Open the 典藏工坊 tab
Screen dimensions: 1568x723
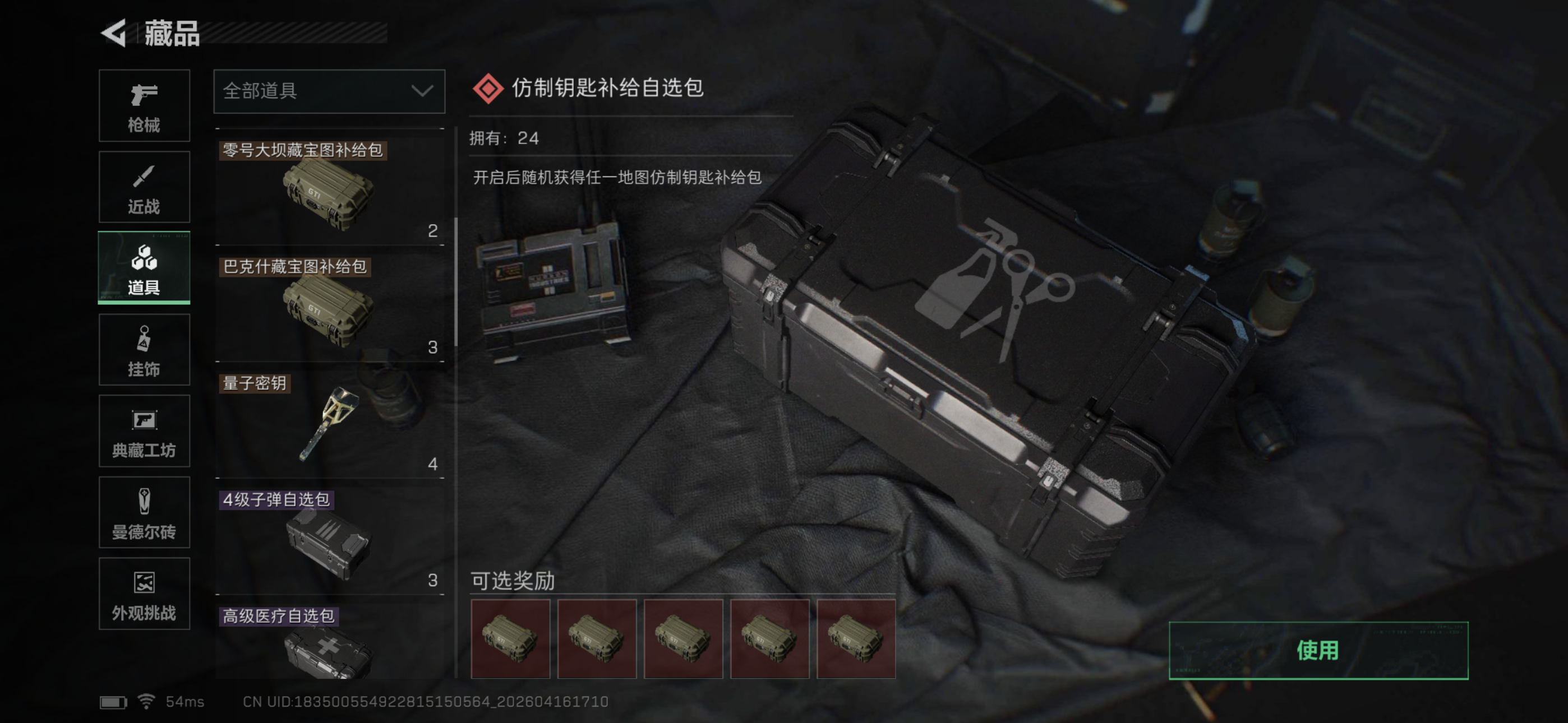click(144, 431)
